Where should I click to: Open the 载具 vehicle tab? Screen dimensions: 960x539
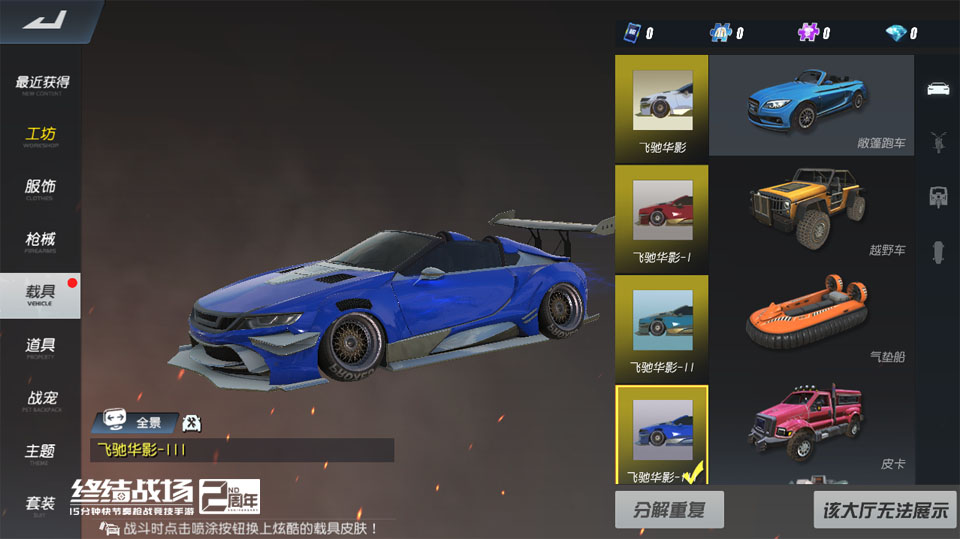click(x=41, y=294)
